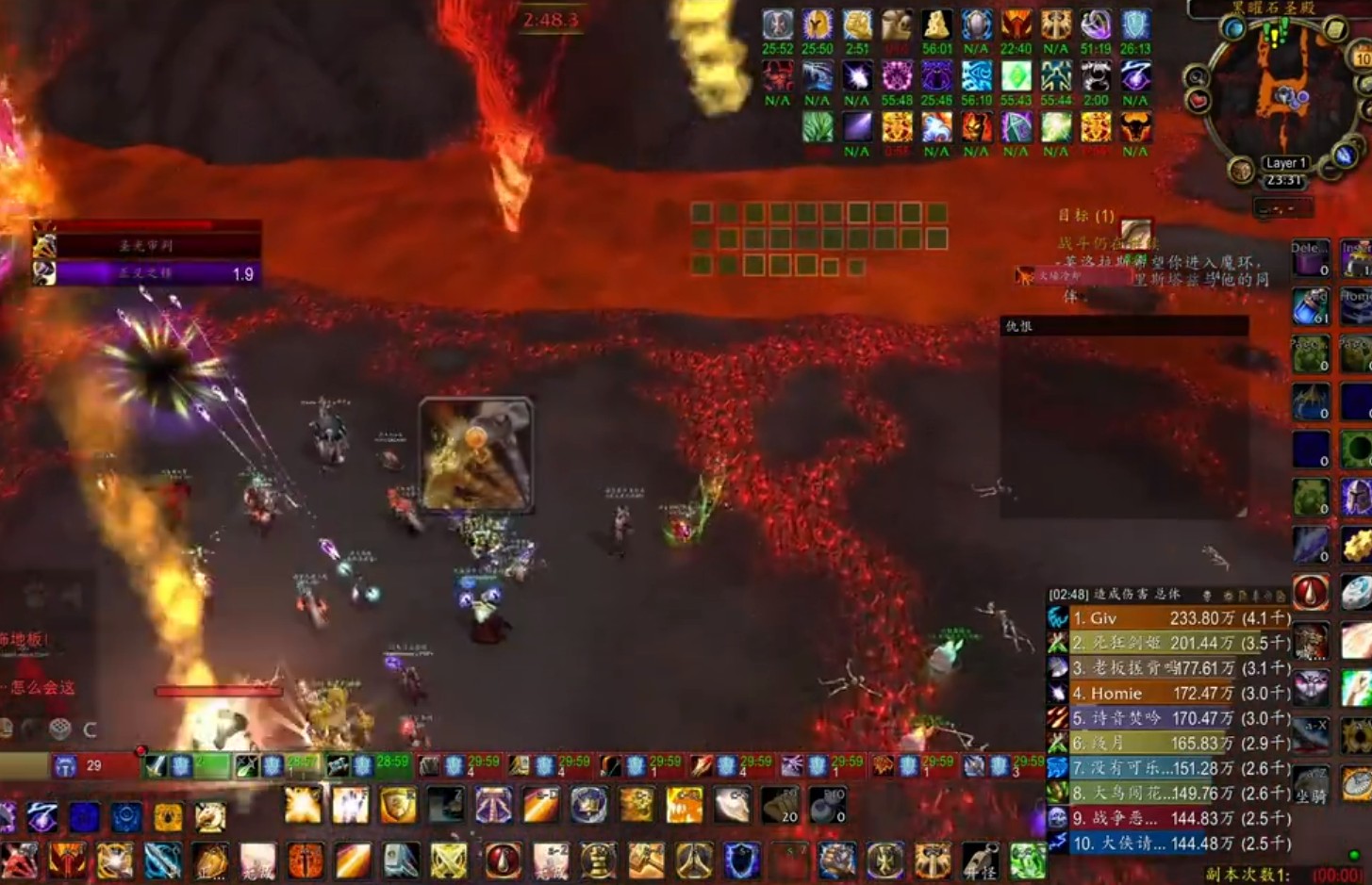Click the horned bull head buff icon
Viewport: 1372px width, 885px height.
[1135, 127]
